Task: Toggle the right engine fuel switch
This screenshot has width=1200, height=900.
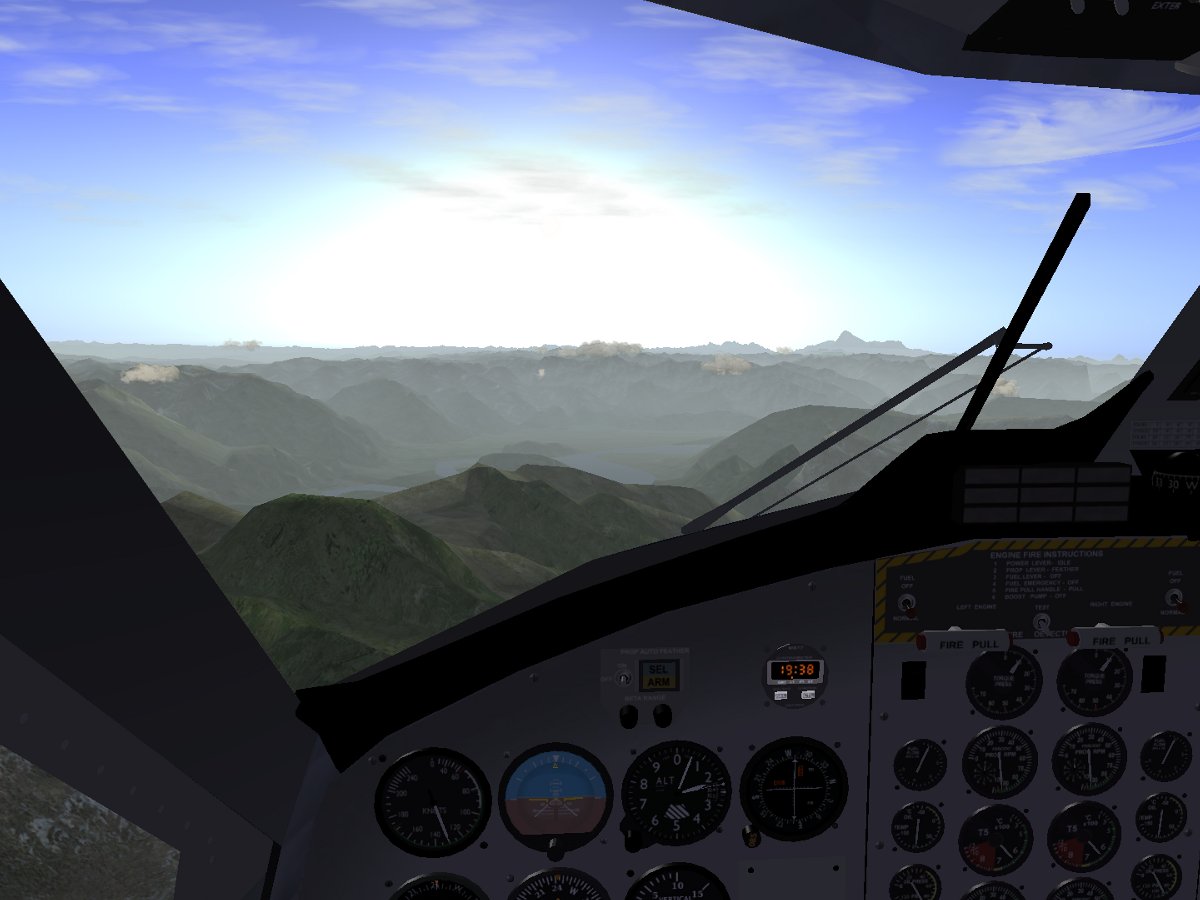Action: coord(1172,600)
